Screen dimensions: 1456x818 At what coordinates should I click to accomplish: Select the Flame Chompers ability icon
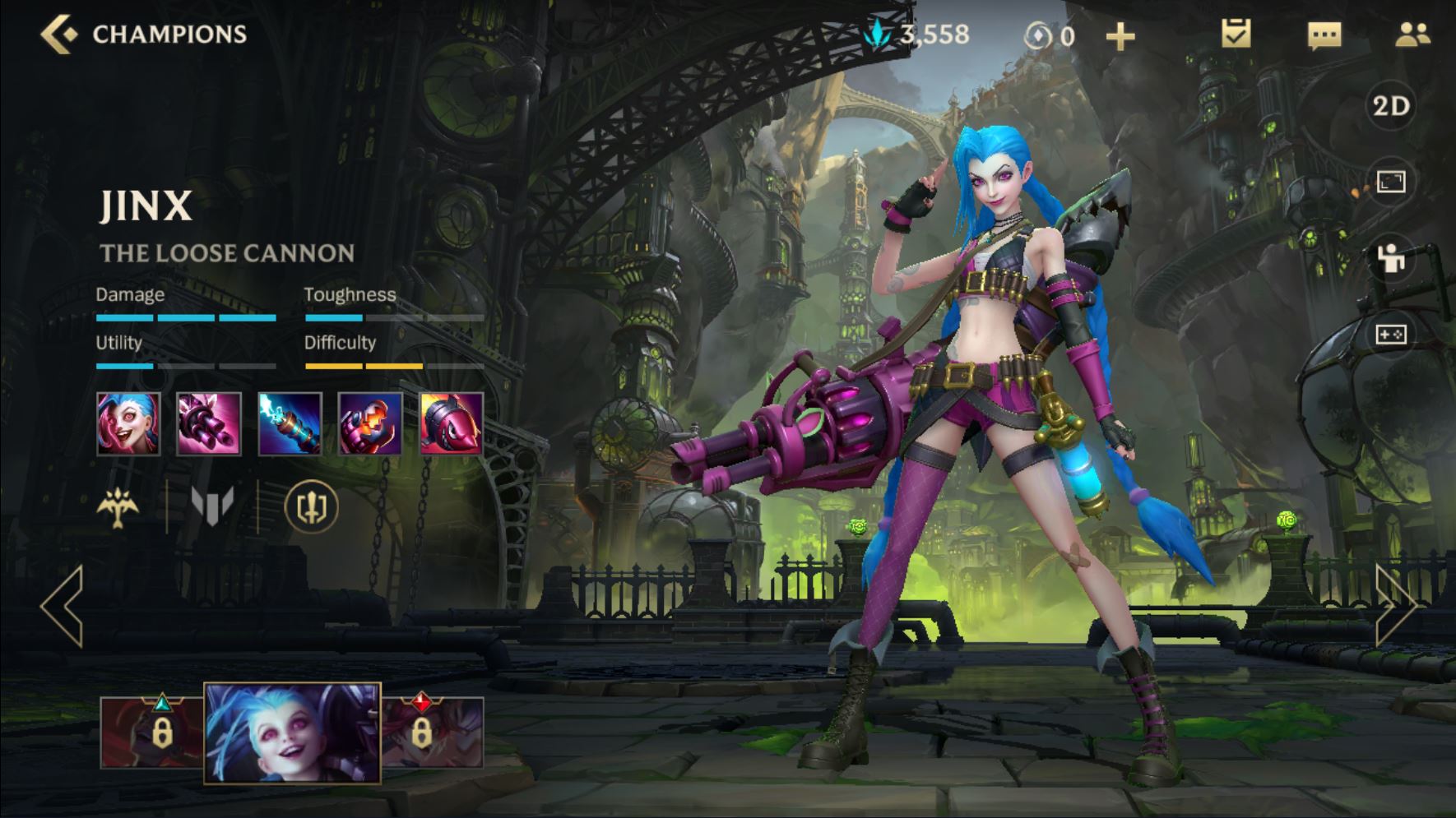coord(370,423)
